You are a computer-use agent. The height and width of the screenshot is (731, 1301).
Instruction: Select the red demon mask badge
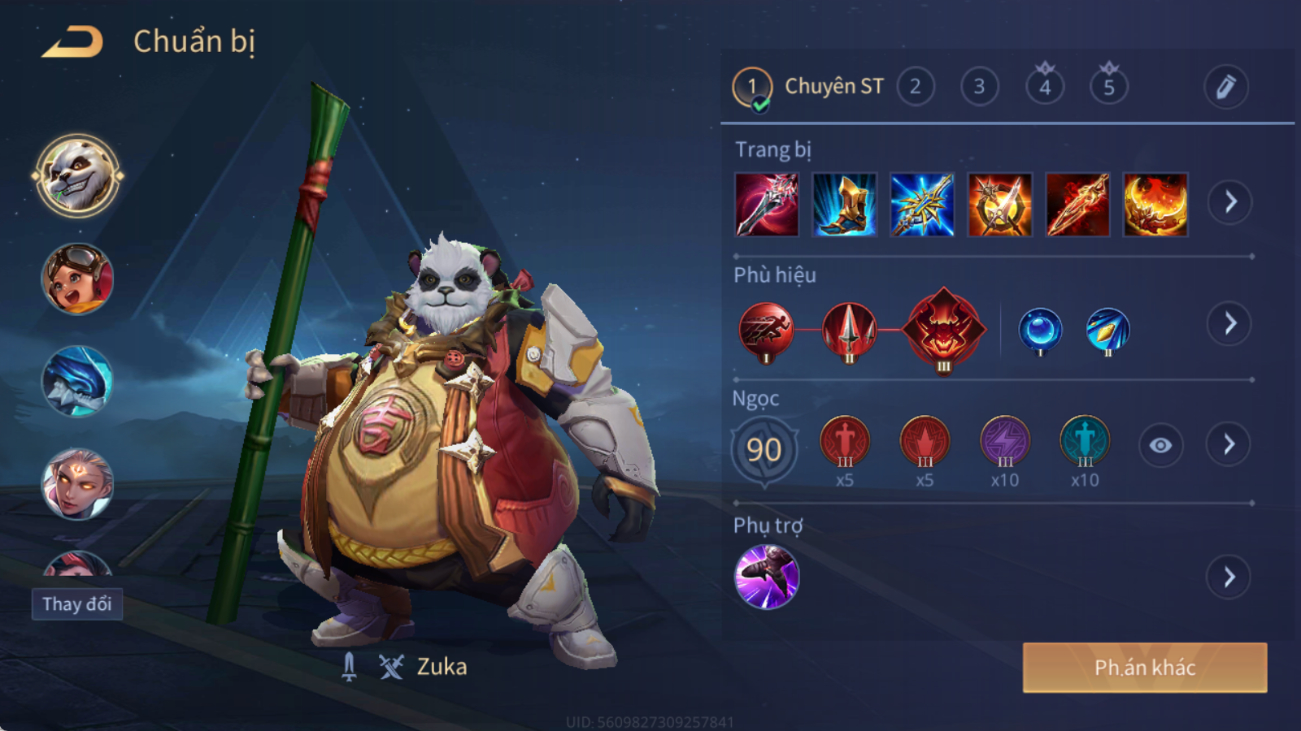tap(943, 330)
